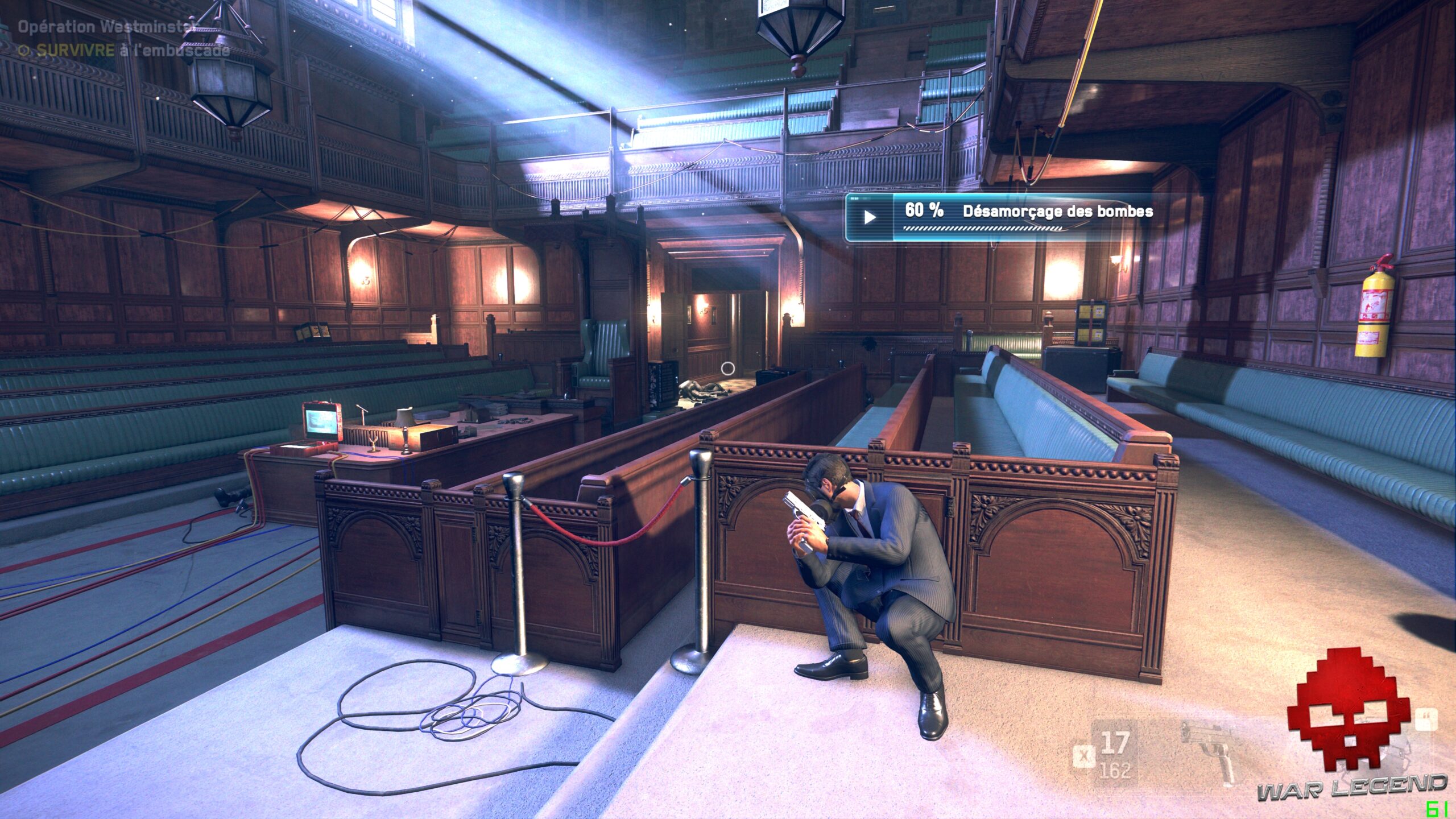
Task: Select the SURVIVRE à l'embuscade objective
Action: click(x=125, y=51)
